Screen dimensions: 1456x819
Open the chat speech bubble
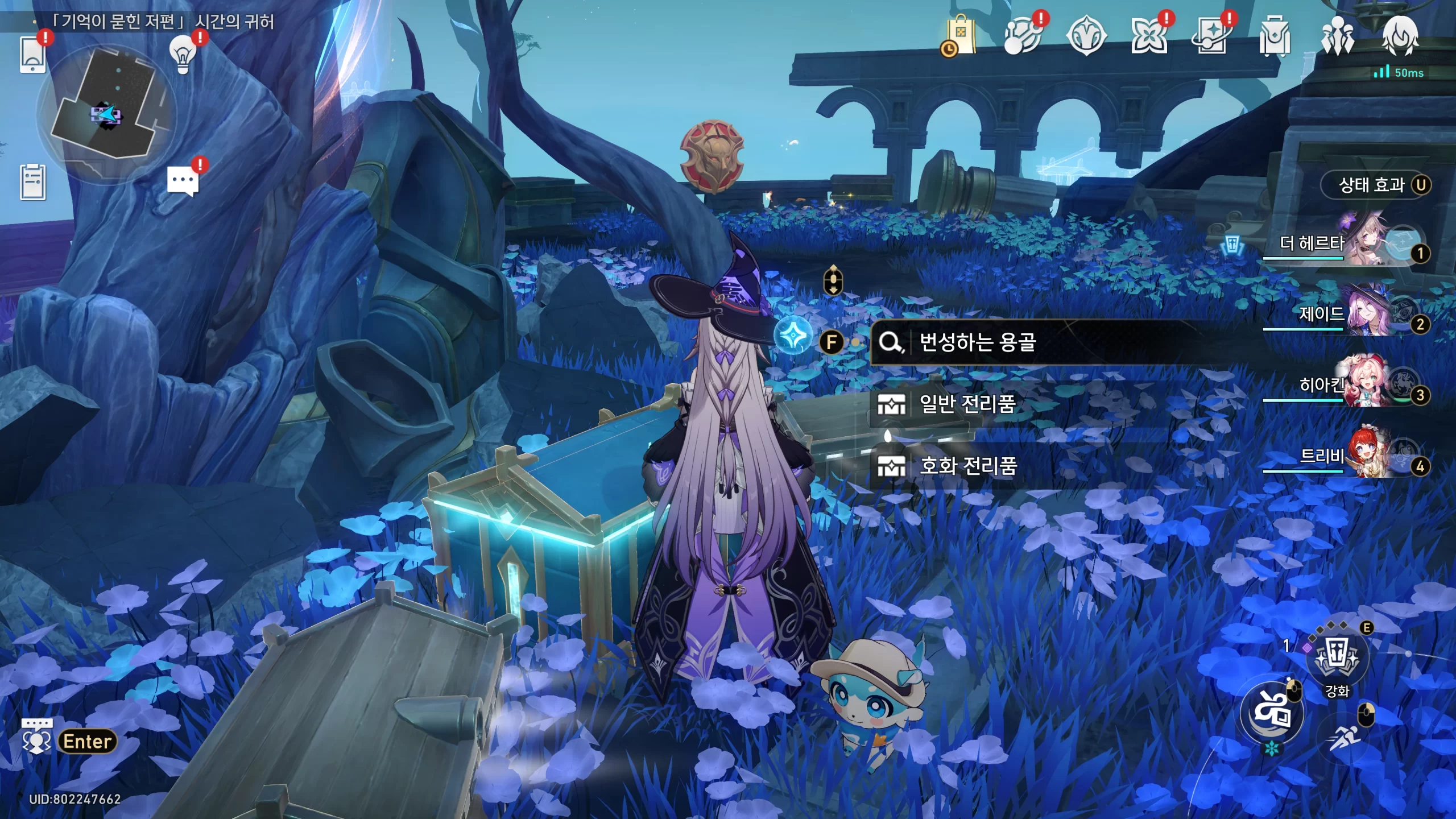point(183,182)
